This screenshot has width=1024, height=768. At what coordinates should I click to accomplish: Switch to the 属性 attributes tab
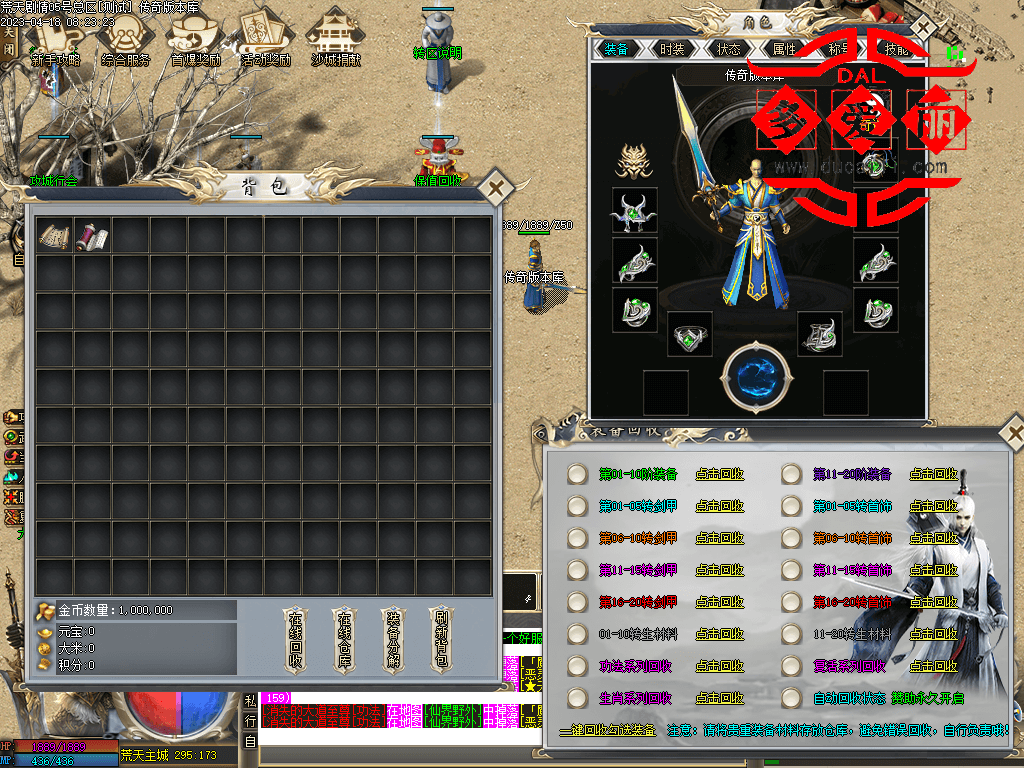pyautogui.click(x=784, y=49)
